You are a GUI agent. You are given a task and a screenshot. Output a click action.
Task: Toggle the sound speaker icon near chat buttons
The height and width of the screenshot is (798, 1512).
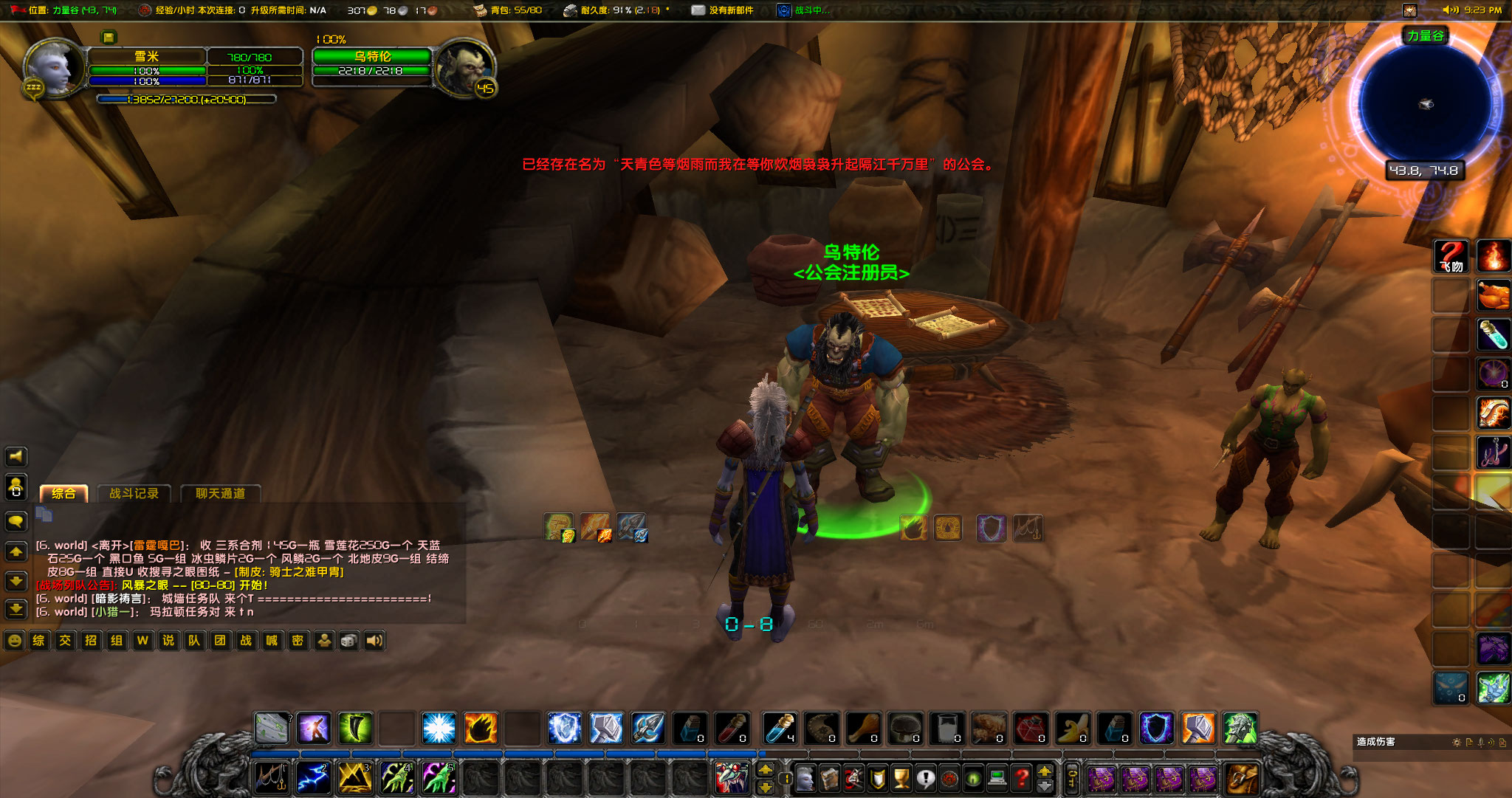pyautogui.click(x=375, y=641)
